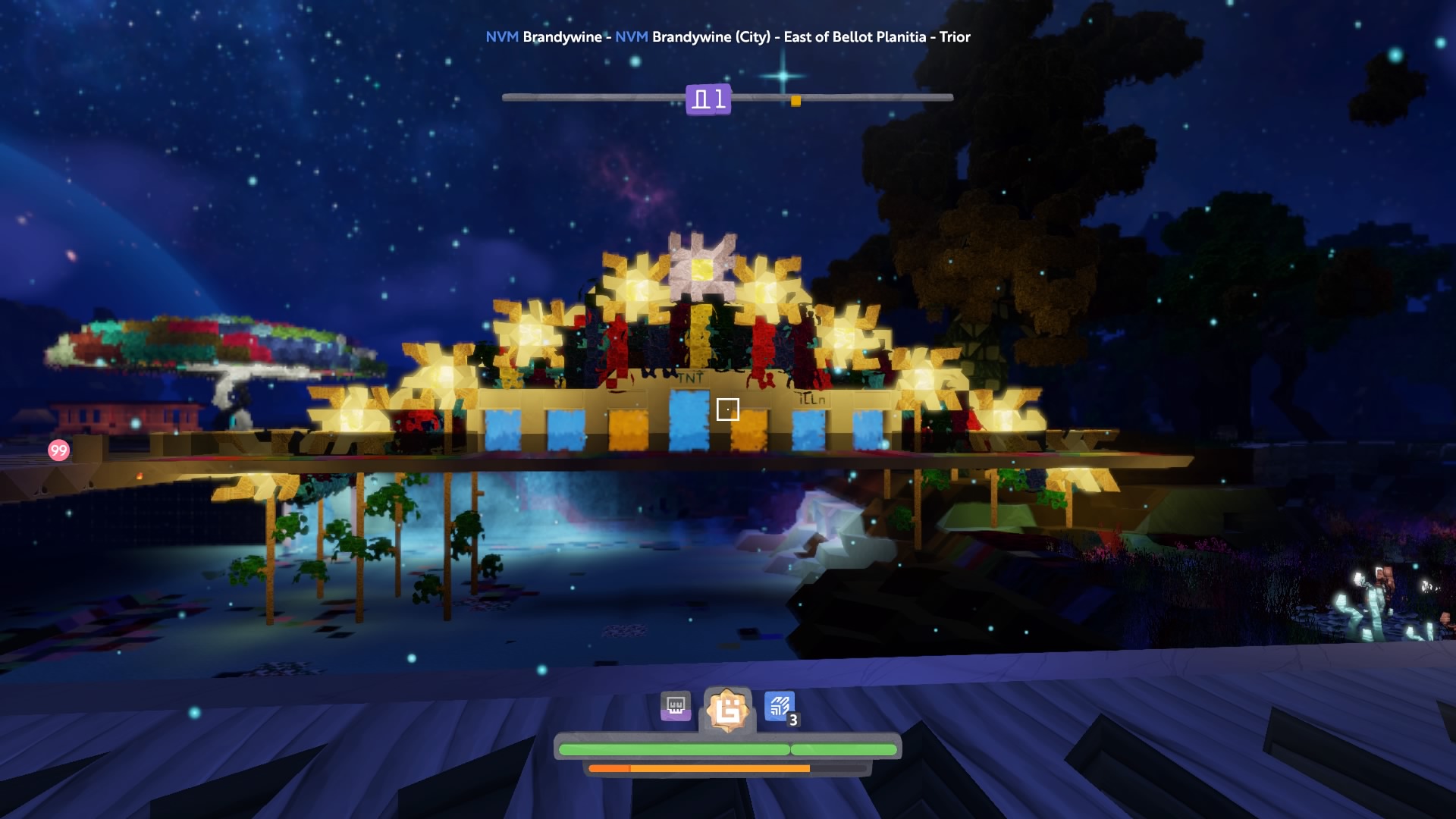Screen dimensions: 1456x819
Task: Select the skull block hotbar slot
Action: [675, 707]
